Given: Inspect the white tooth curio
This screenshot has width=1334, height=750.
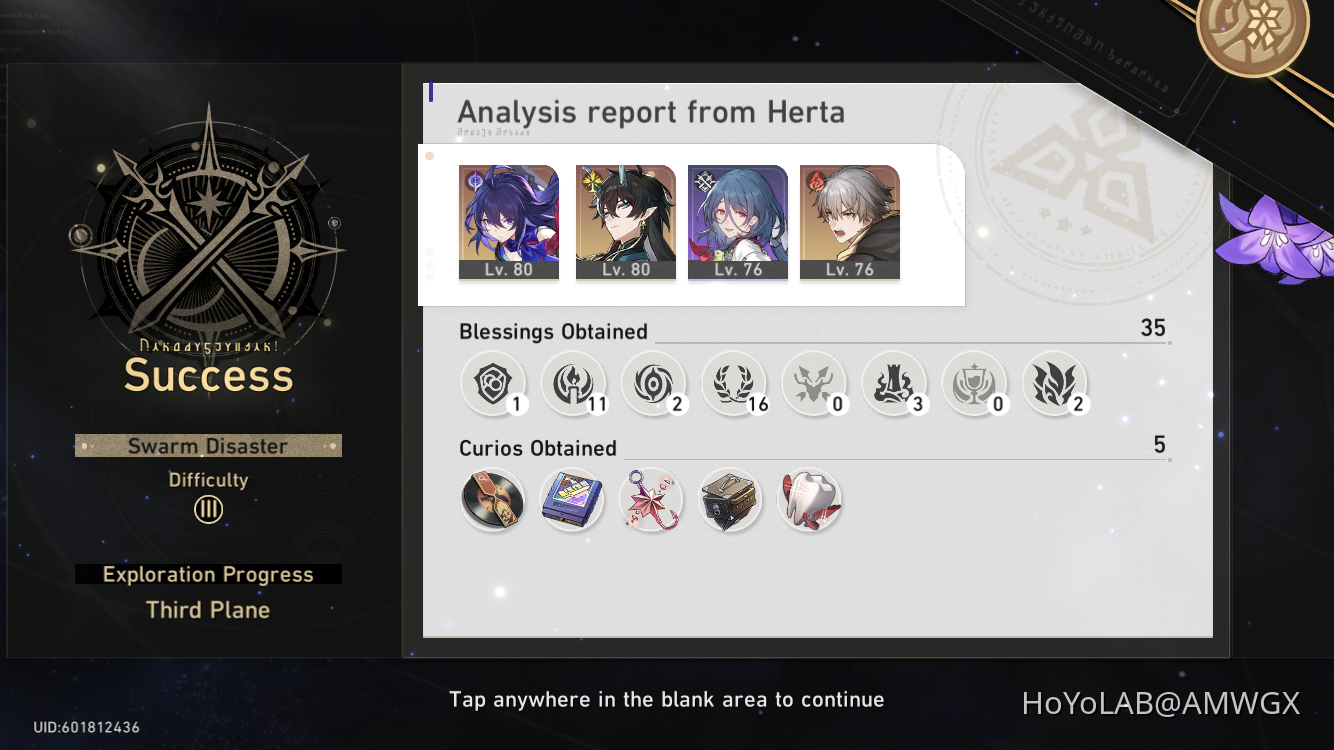Looking at the screenshot, I should tap(810, 500).
